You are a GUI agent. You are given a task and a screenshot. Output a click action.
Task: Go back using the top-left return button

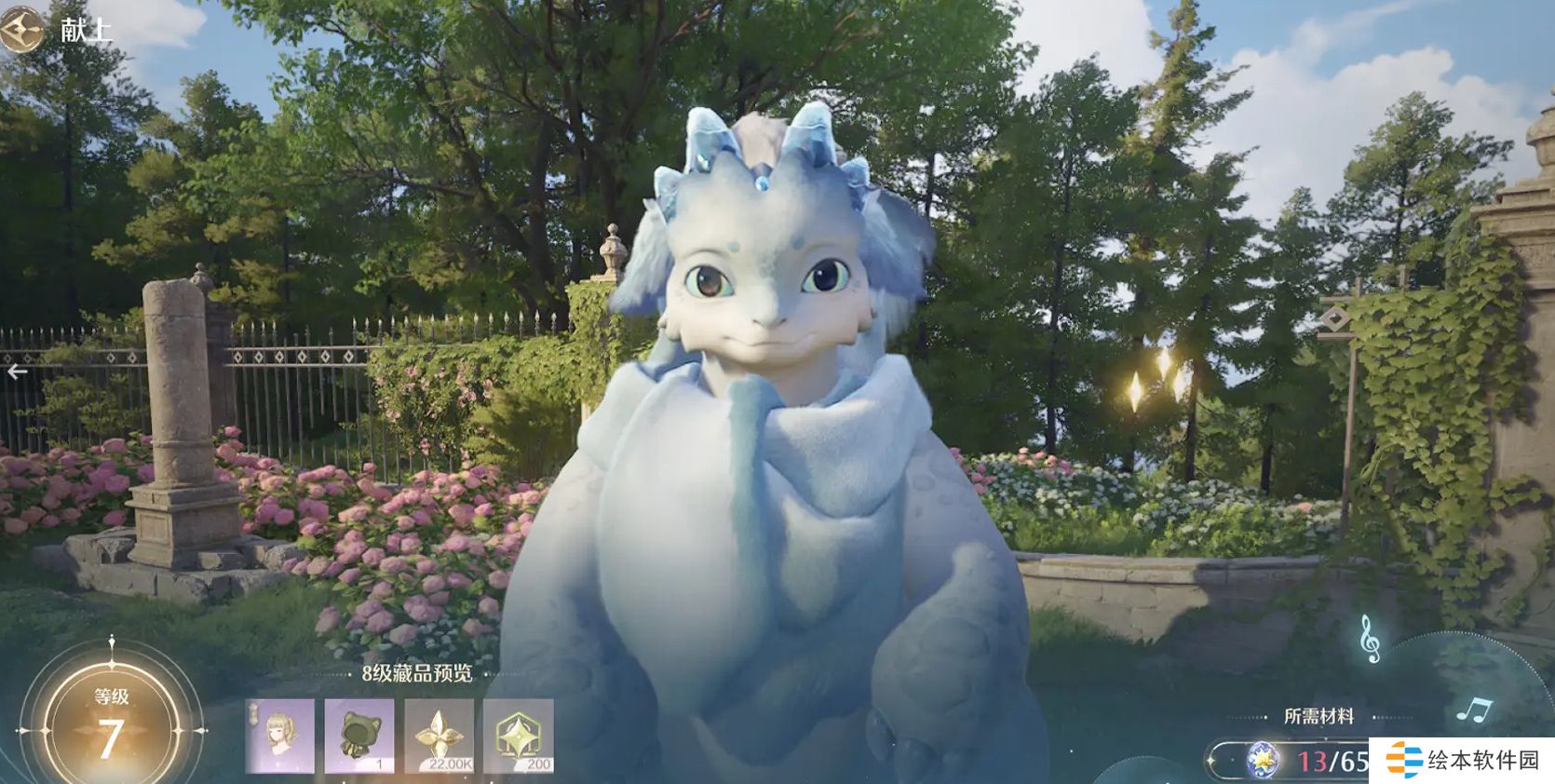pyautogui.click(x=20, y=30)
